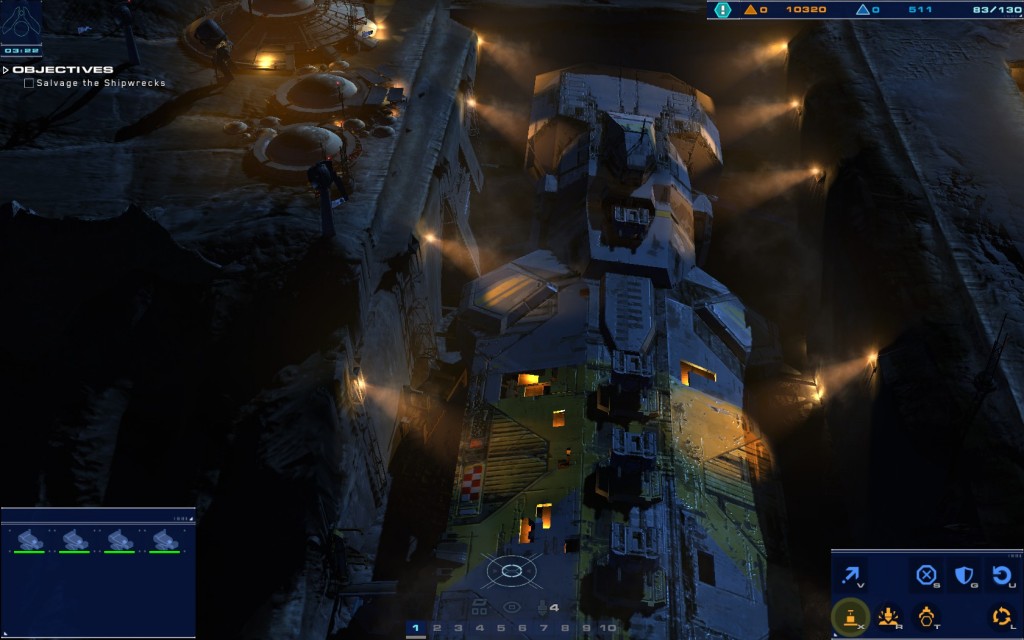Switch to control group 5

(501, 628)
